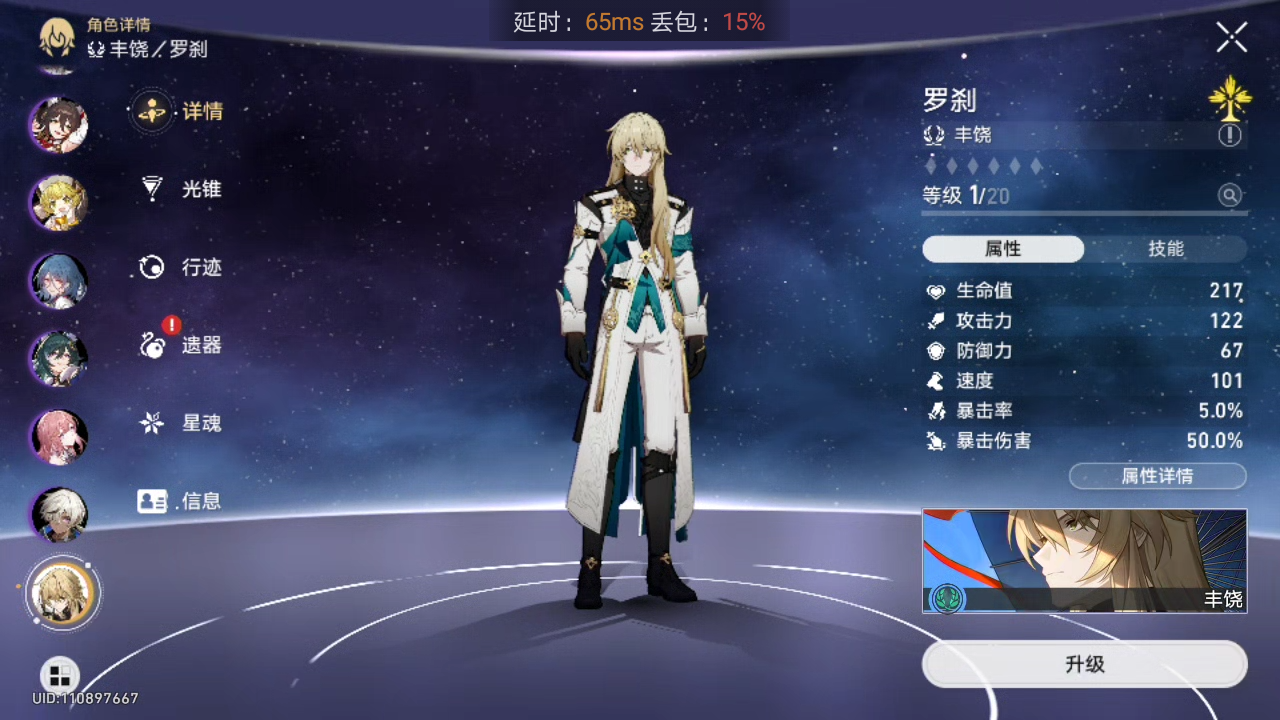
Task: Open the 详情 details section
Action: coord(181,111)
